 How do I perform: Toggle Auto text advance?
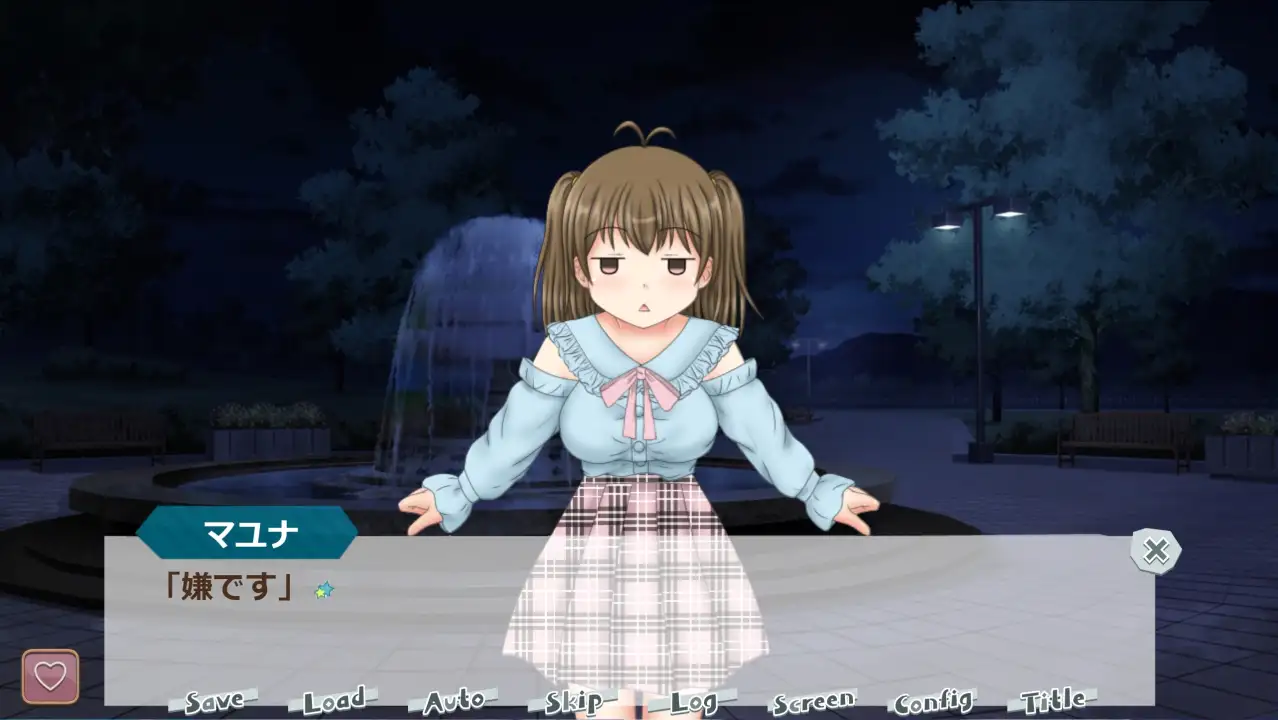(454, 701)
